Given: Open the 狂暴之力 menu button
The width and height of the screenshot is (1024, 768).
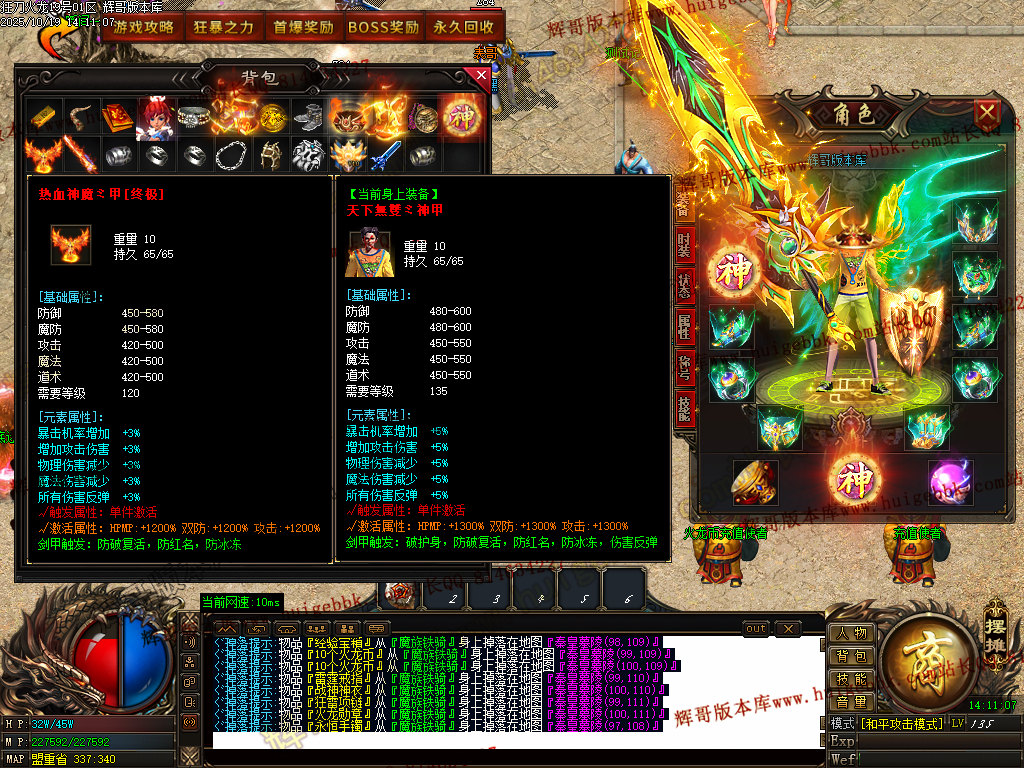Looking at the screenshot, I should [223, 28].
